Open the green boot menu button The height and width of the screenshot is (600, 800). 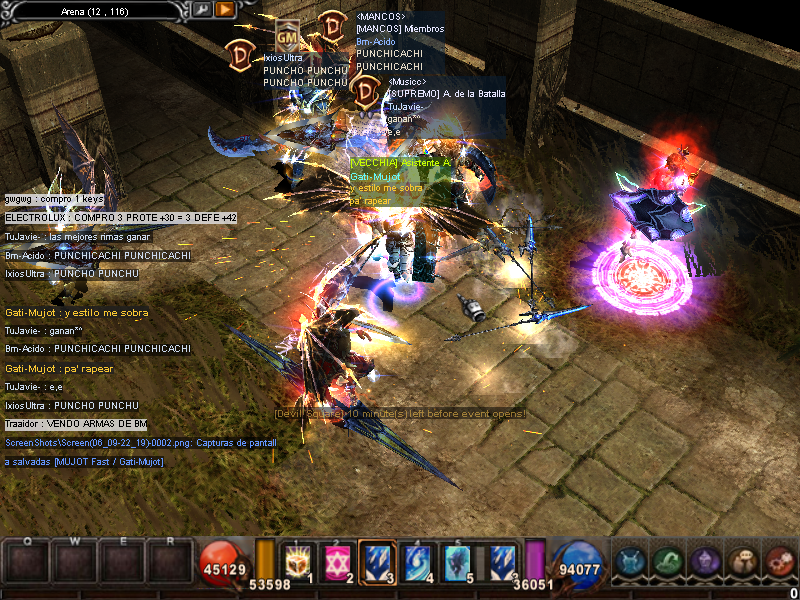667,562
